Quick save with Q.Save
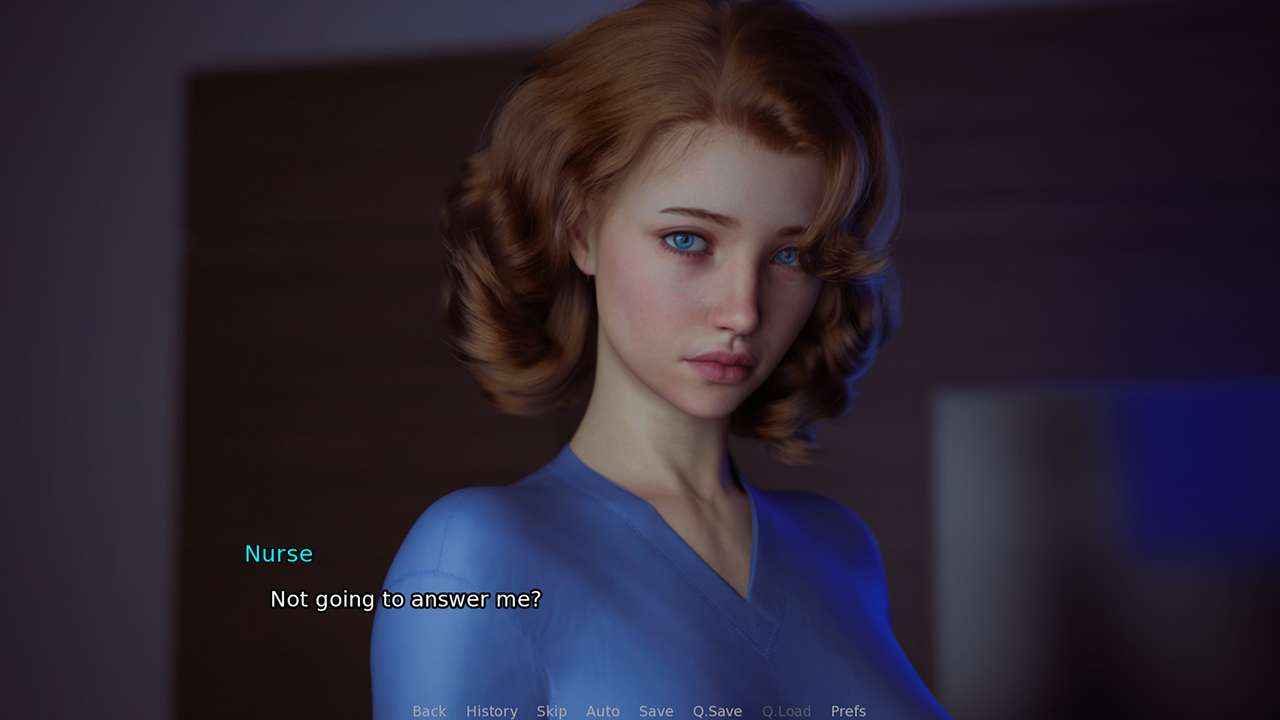The width and height of the screenshot is (1280, 720). pyautogui.click(x=717, y=711)
